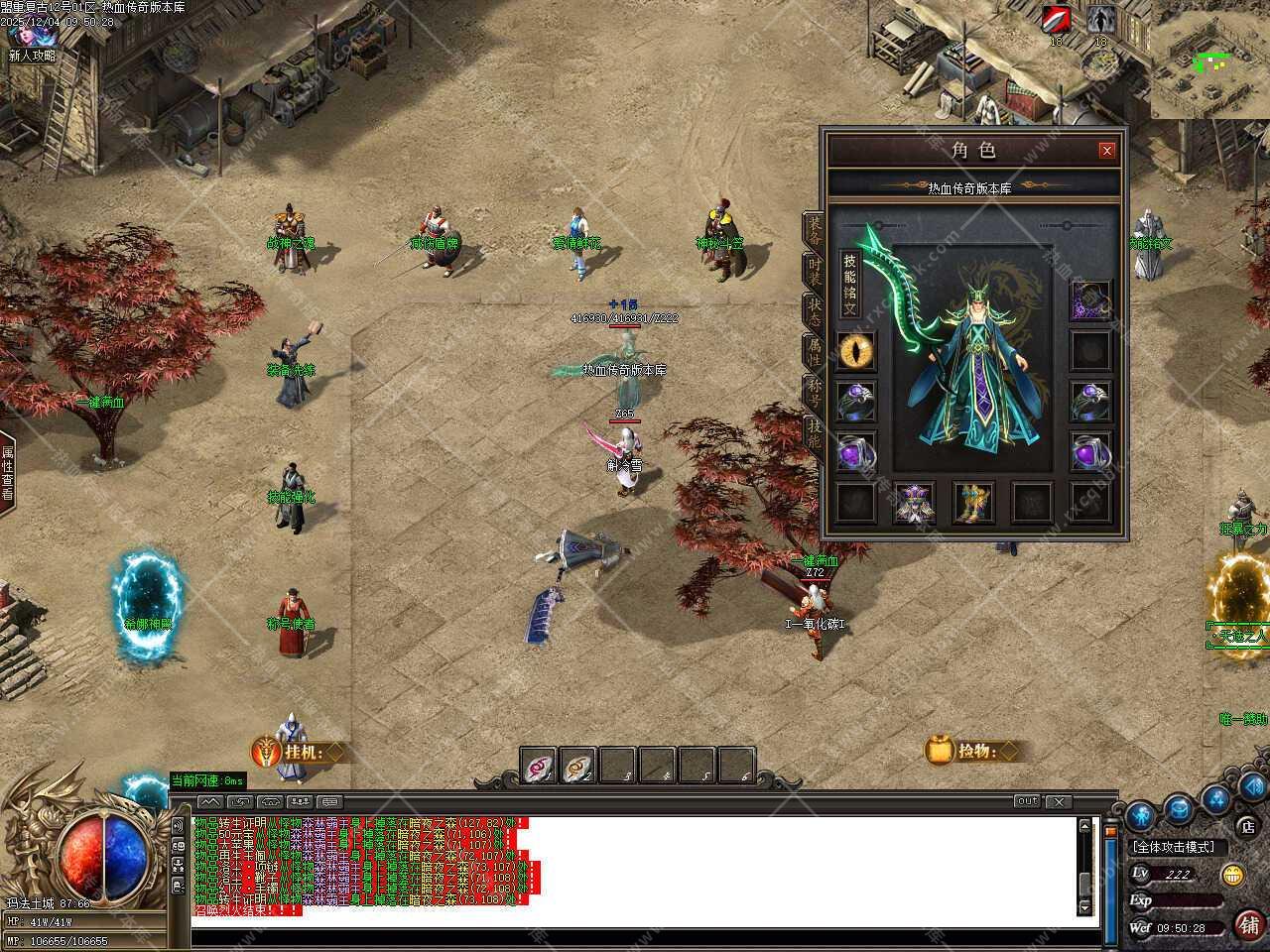Open the 属性查看 attribute view side tab

click(7, 473)
